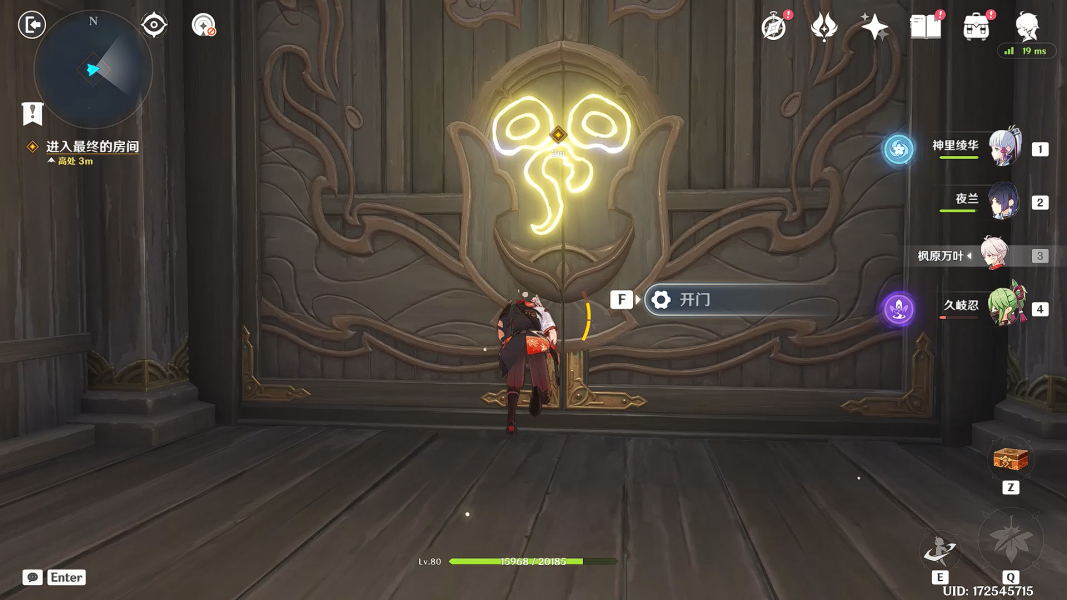
Task: Click the 进入最终的房间 quest objective tracker
Action: pyautogui.click(x=92, y=147)
